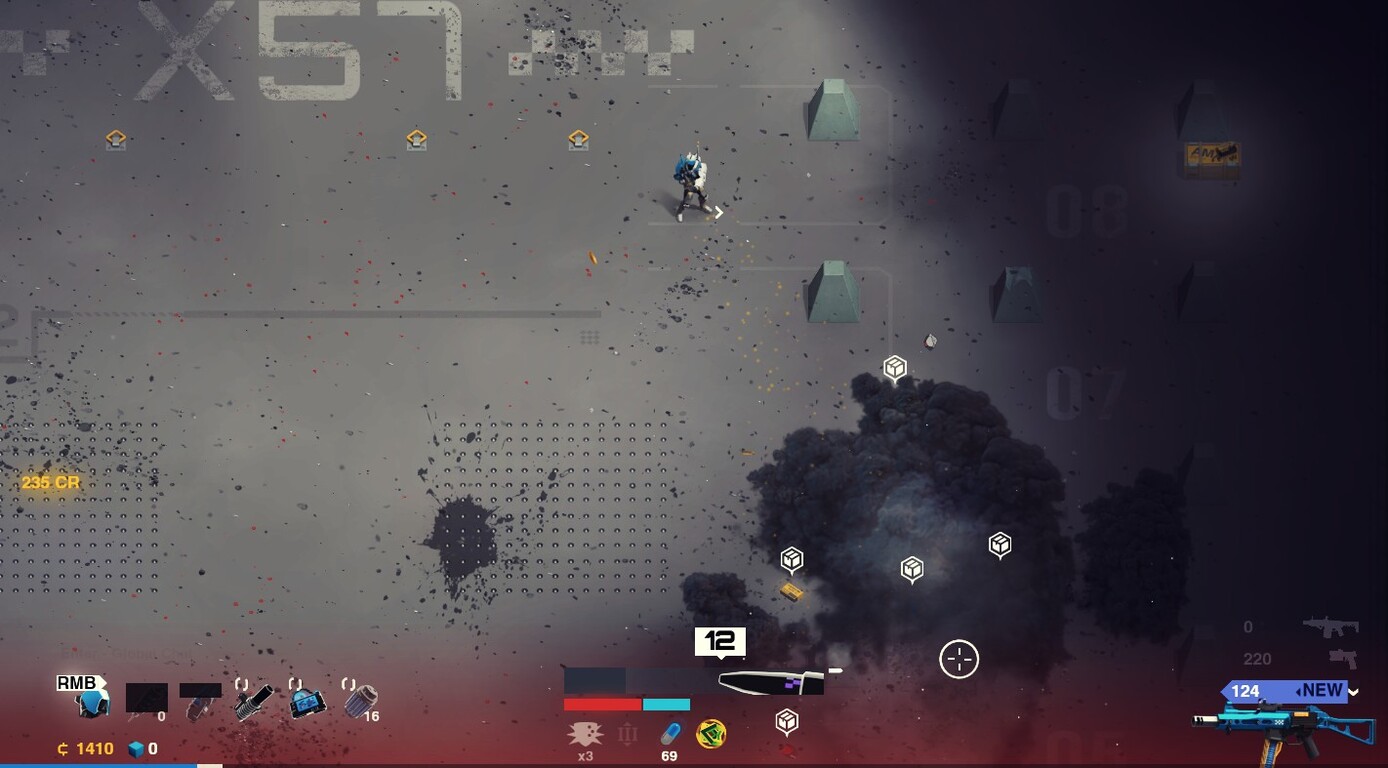
Task: Open the weapon list chevron next to NEW
Action: click(x=1353, y=691)
